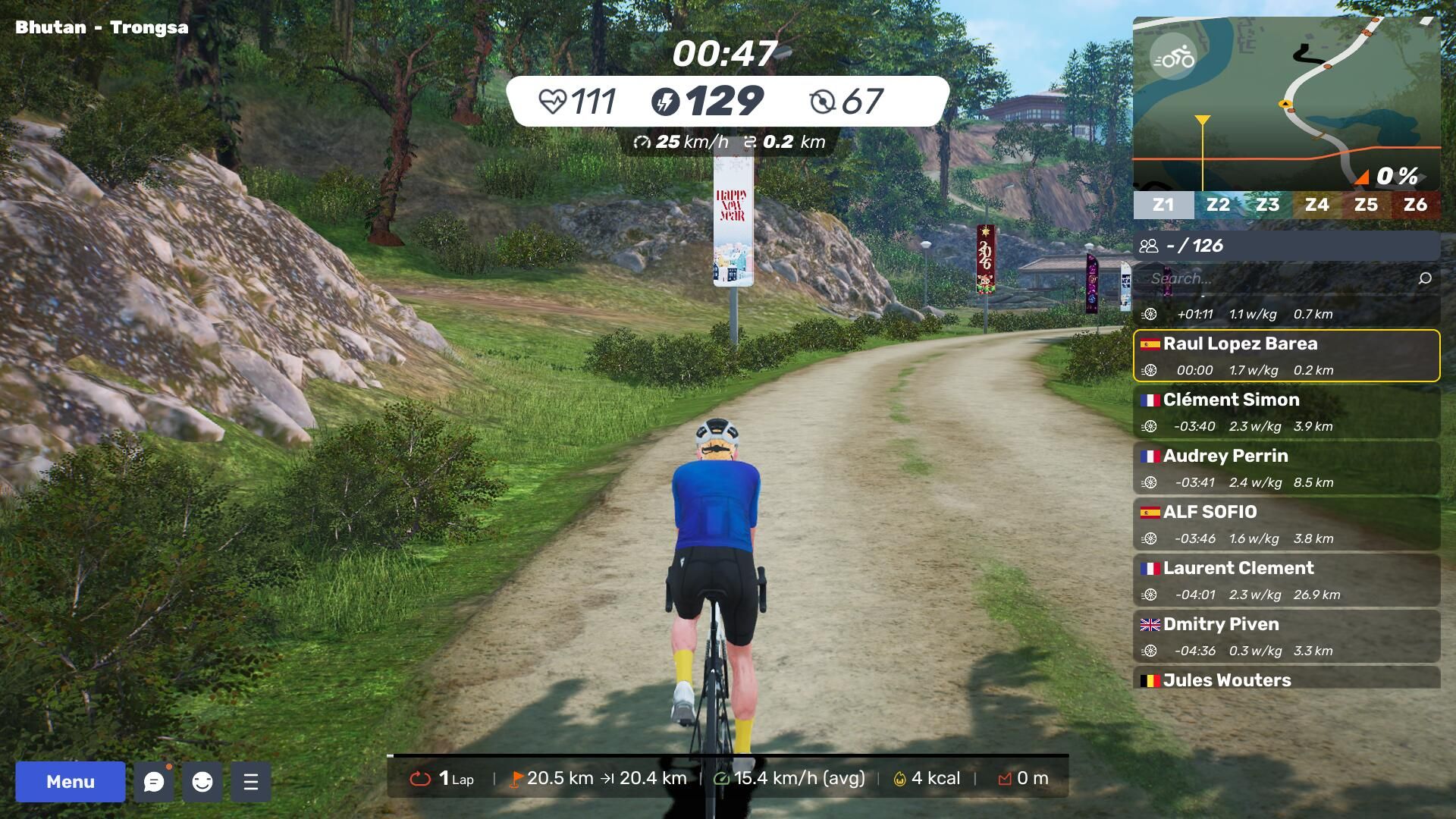Open the chat speech bubble
This screenshot has width=1456, height=819.
pos(154,781)
